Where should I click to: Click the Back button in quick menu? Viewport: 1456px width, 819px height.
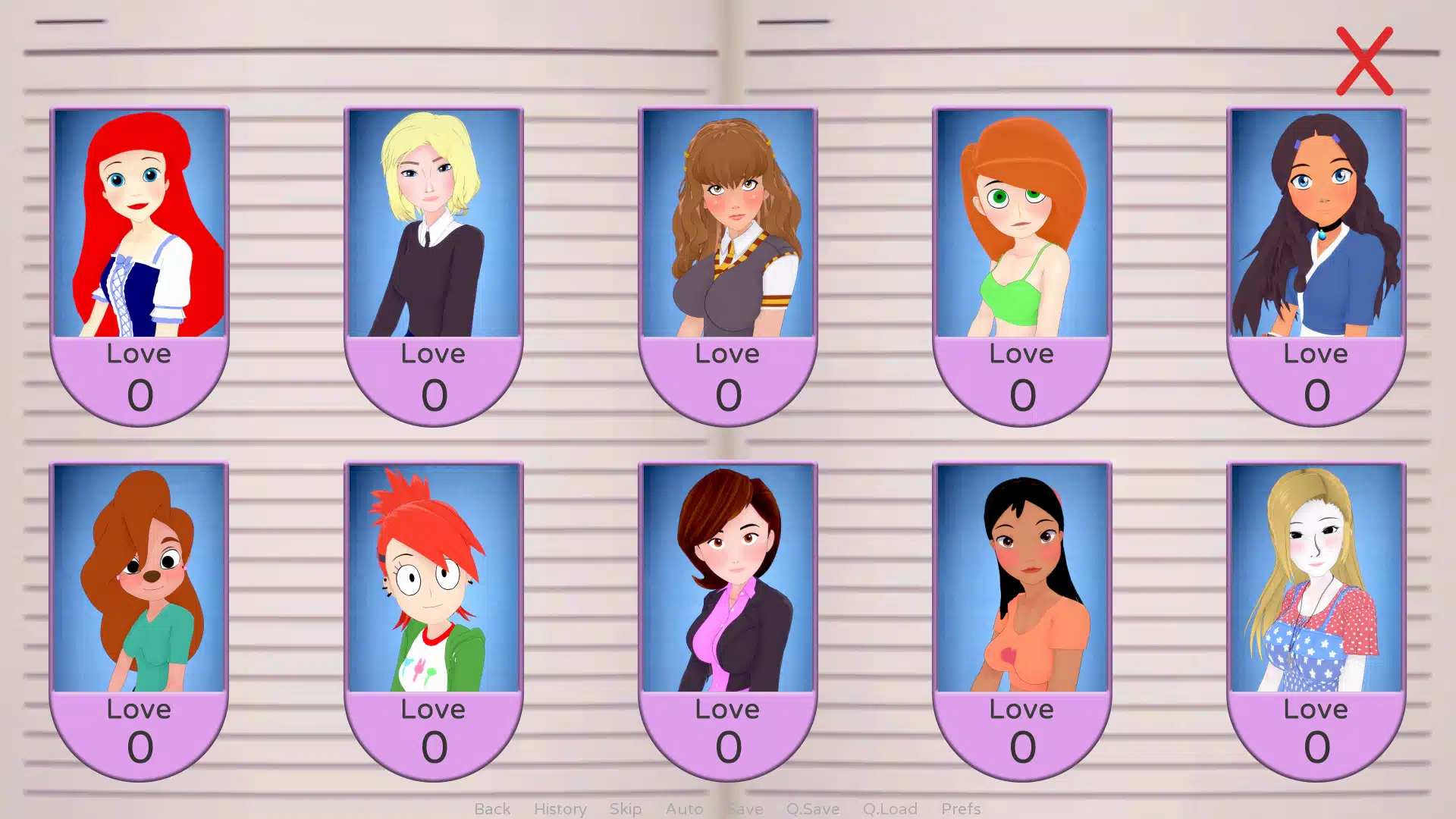[492, 808]
